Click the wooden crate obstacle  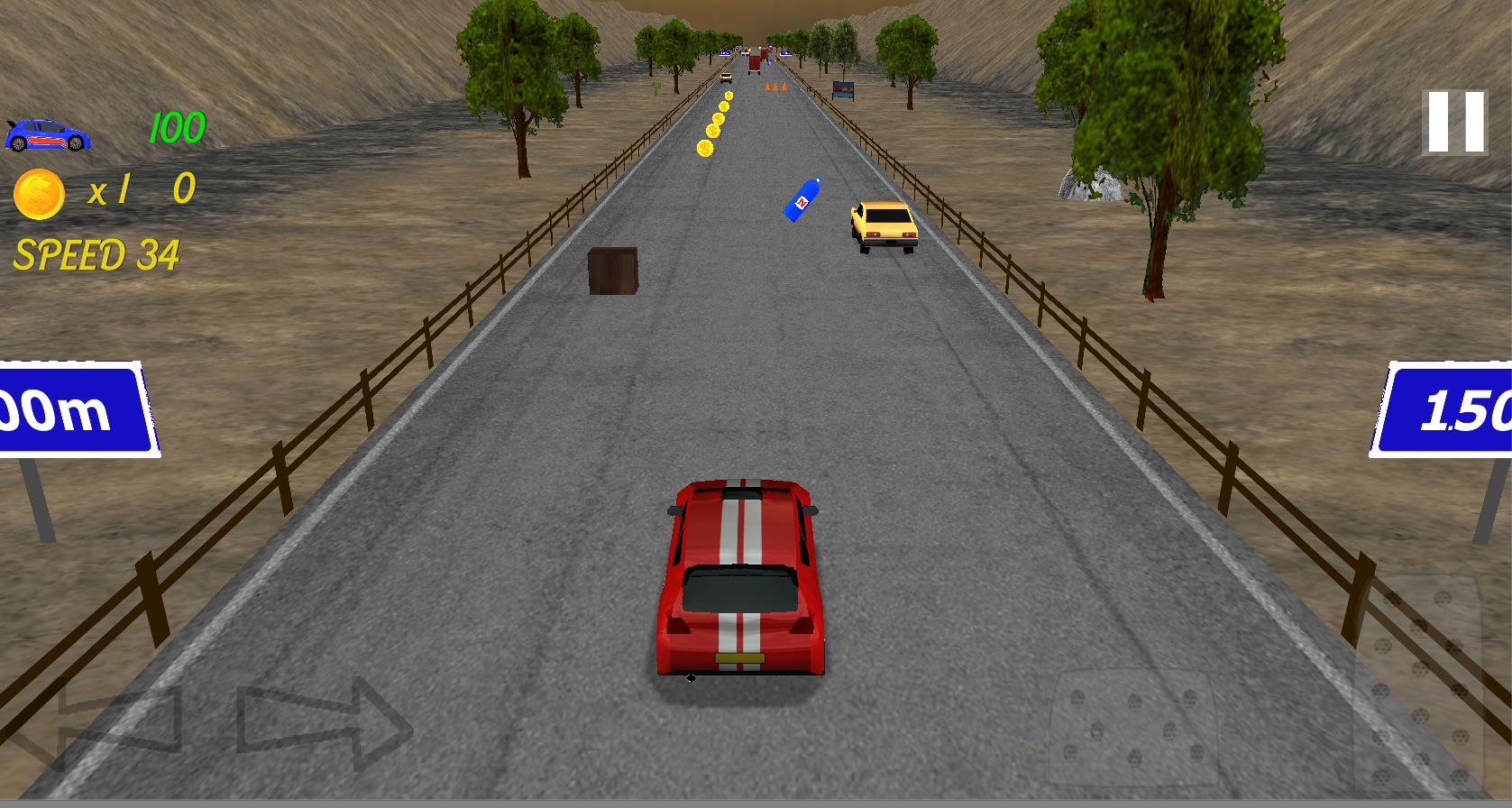(x=611, y=271)
